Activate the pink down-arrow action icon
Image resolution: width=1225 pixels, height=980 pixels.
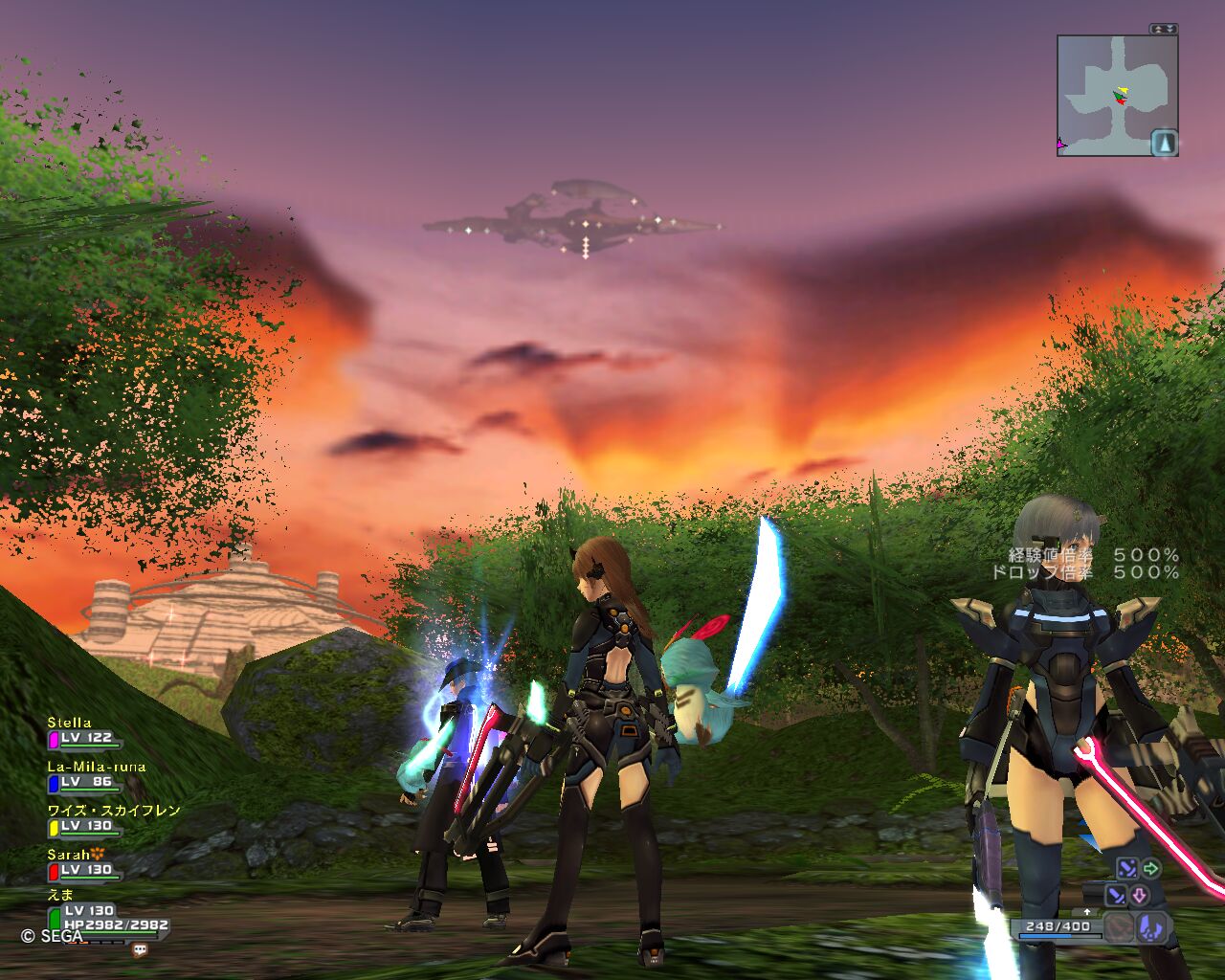pos(1140,896)
